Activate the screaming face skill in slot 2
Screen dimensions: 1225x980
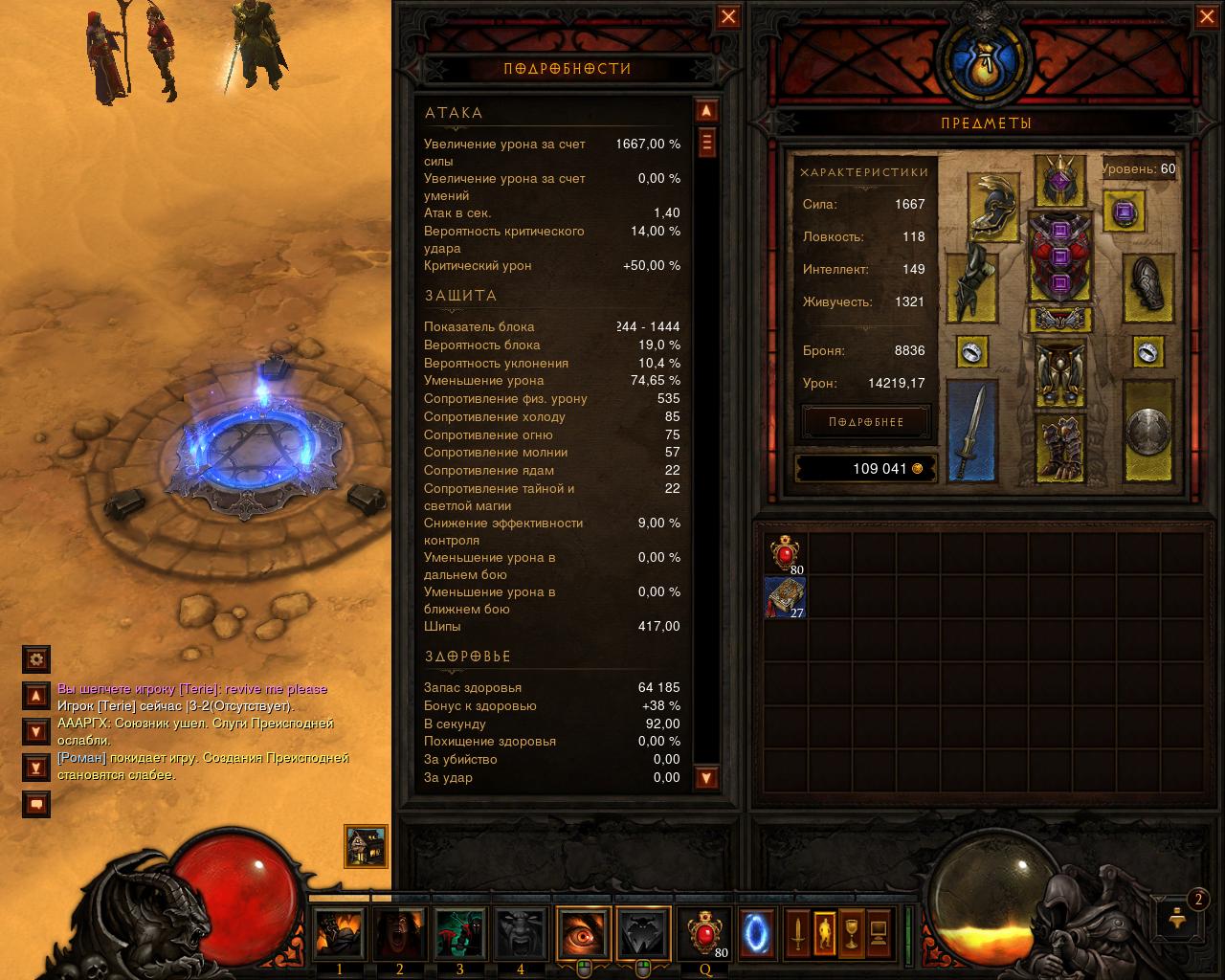(x=400, y=933)
